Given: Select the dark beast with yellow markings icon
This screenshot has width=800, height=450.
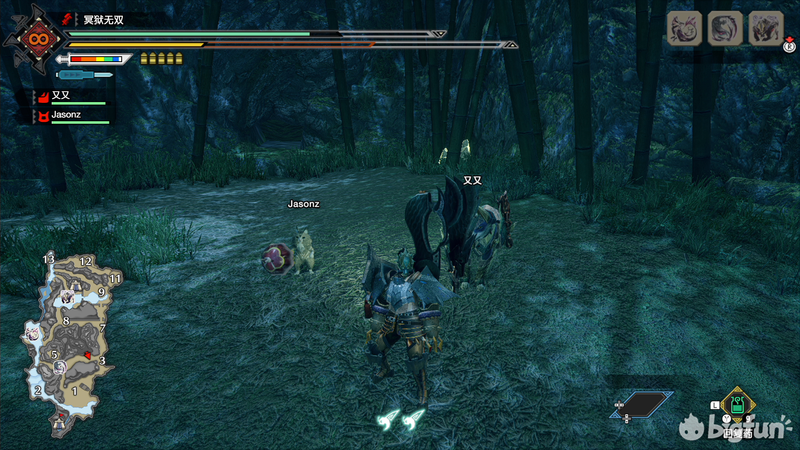Looking at the screenshot, I should [766, 28].
